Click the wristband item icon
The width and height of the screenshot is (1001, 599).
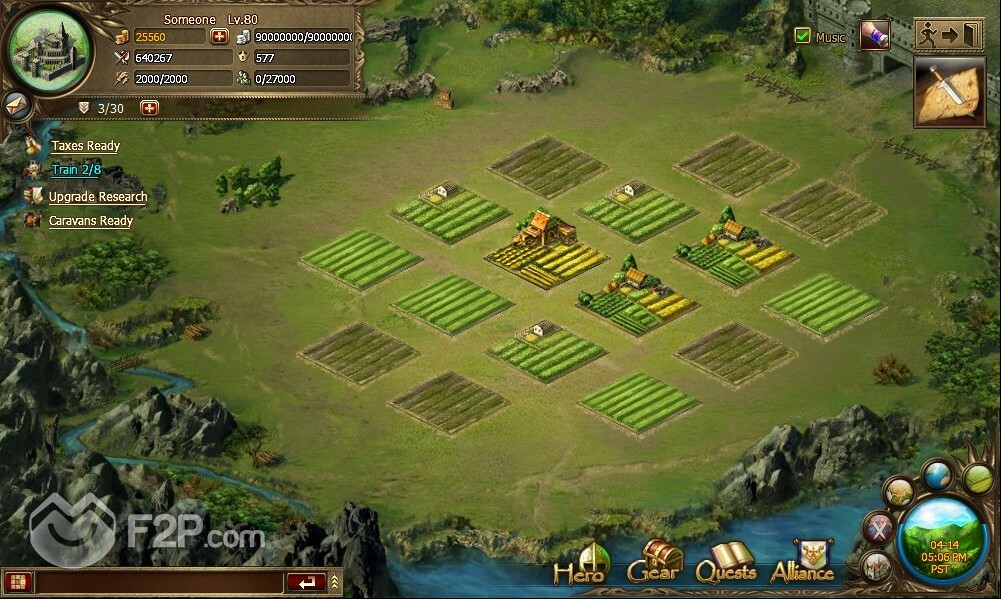[x=875, y=35]
